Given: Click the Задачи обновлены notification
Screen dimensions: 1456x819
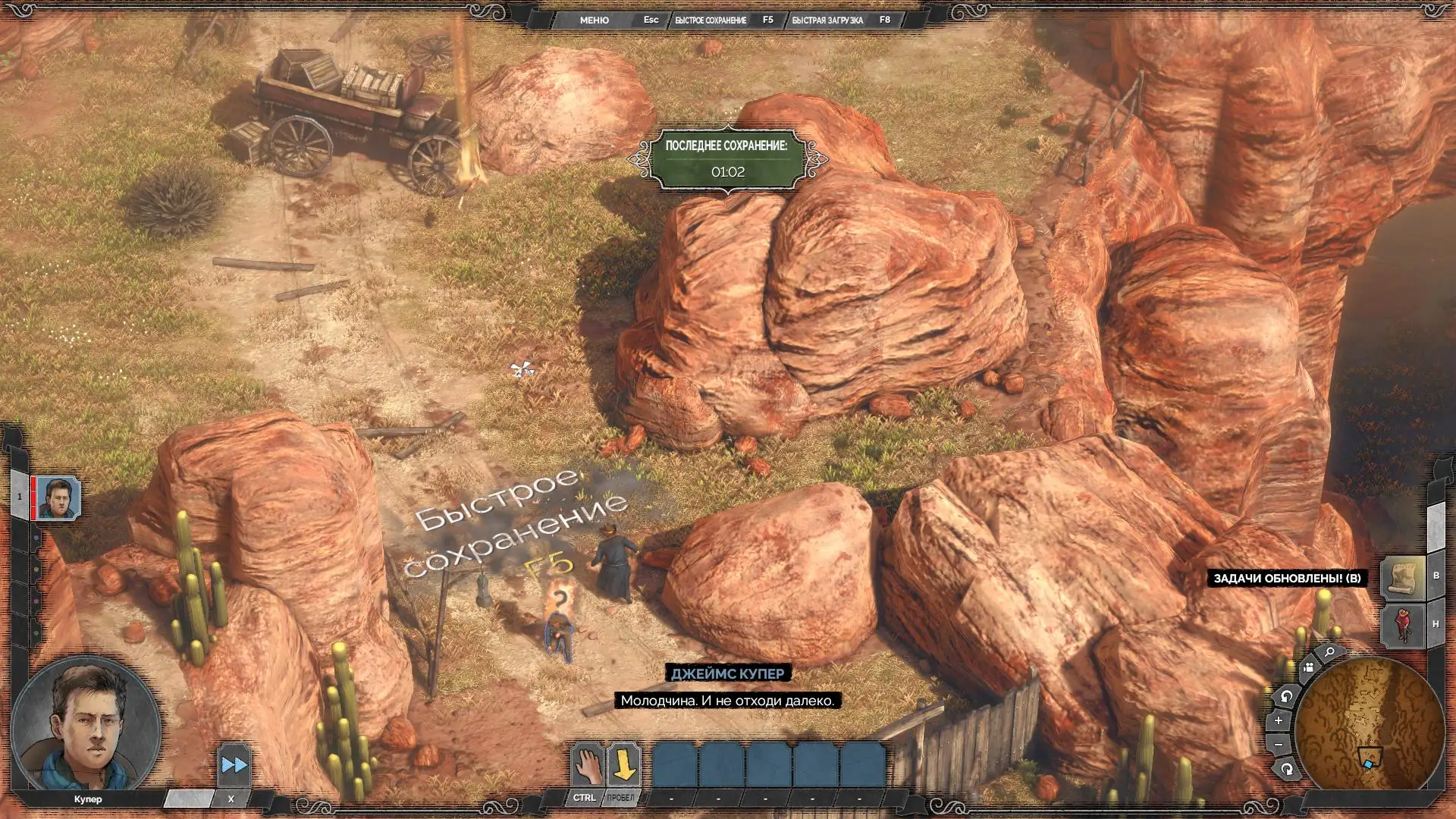Looking at the screenshot, I should [1287, 579].
